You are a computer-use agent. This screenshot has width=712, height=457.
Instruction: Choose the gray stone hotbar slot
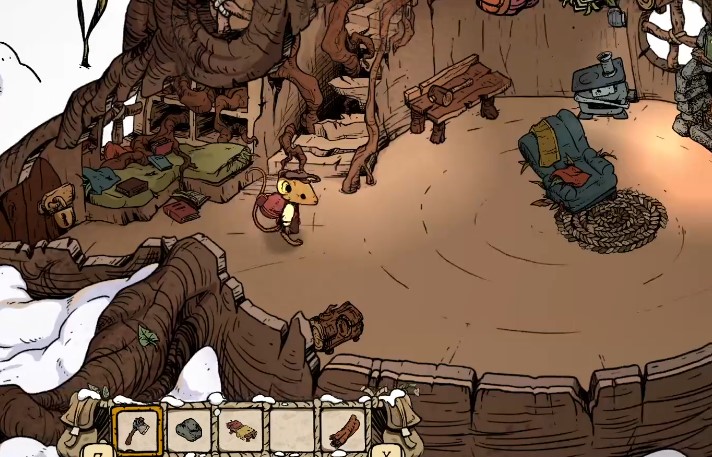pyautogui.click(x=188, y=430)
